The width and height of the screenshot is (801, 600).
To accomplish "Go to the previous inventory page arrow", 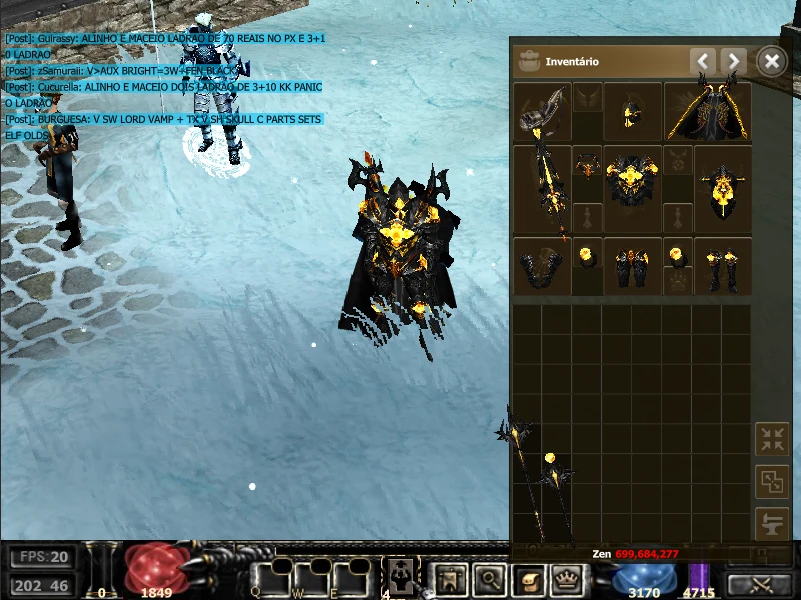I will tap(703, 62).
